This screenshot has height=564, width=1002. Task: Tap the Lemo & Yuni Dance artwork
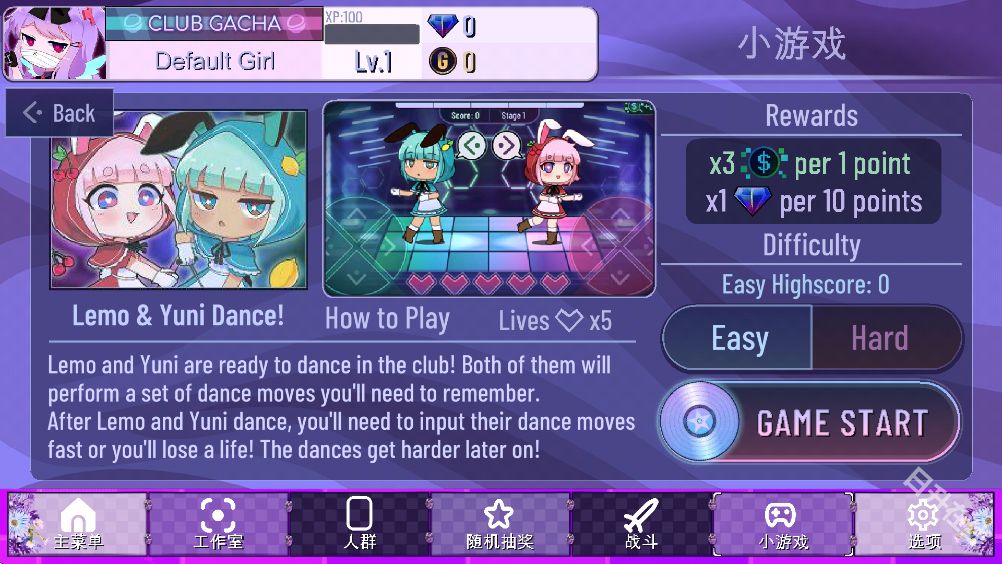(x=179, y=199)
